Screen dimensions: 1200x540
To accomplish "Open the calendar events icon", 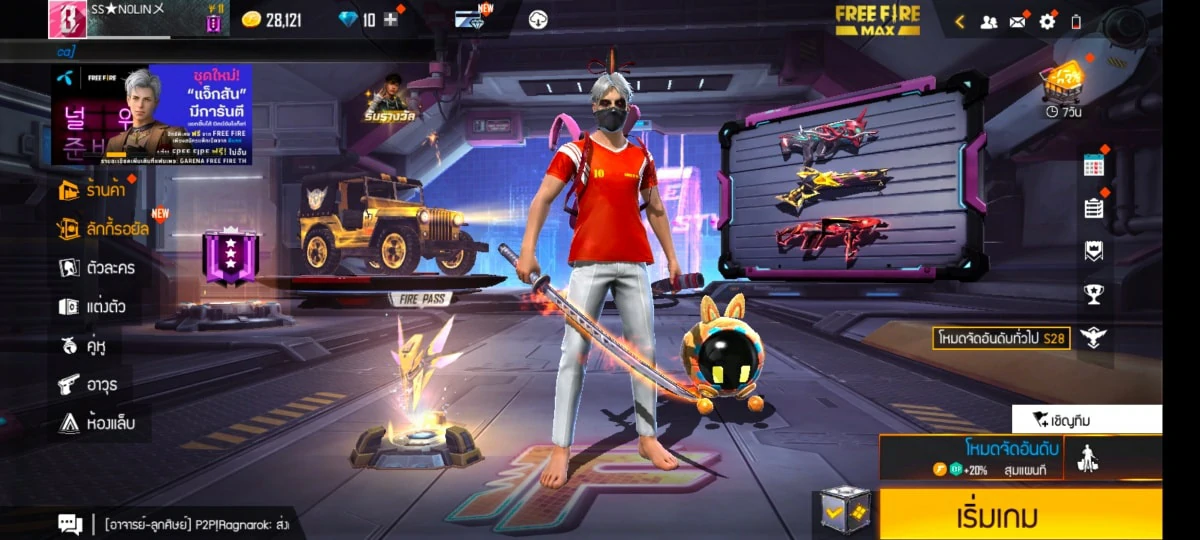I will pyautogui.click(x=1093, y=166).
